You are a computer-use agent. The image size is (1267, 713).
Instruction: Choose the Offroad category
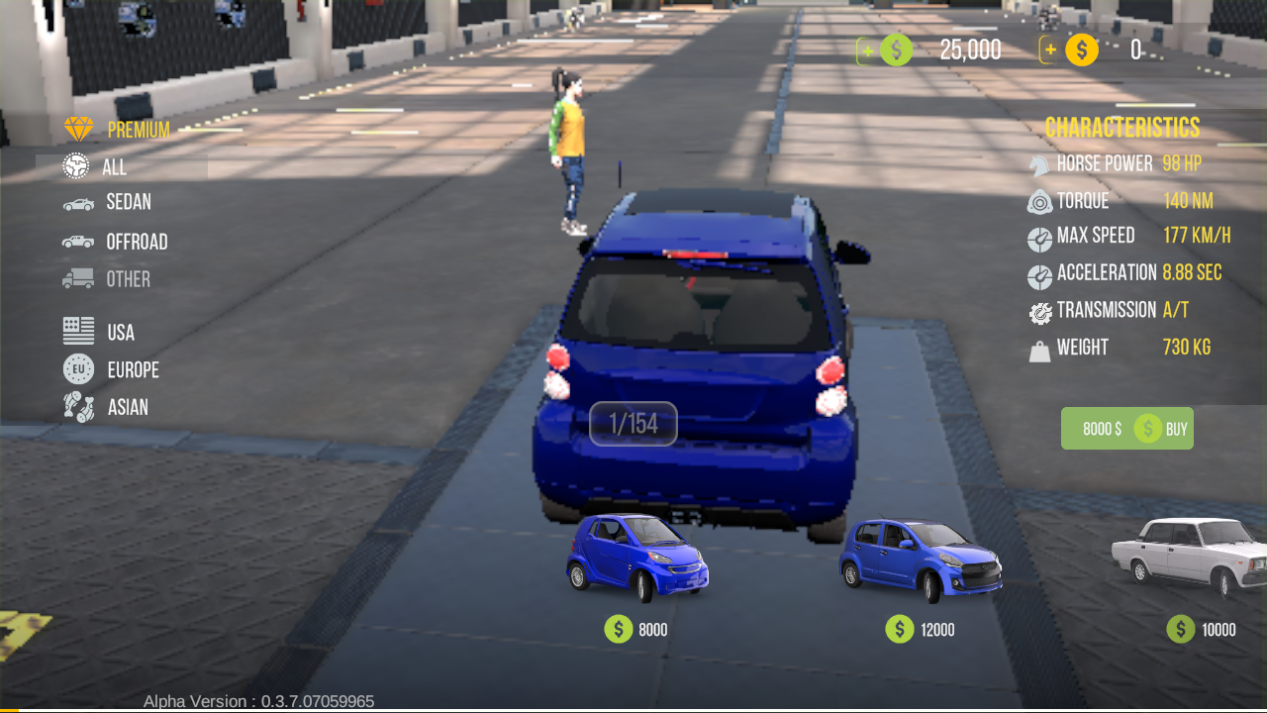coord(115,242)
